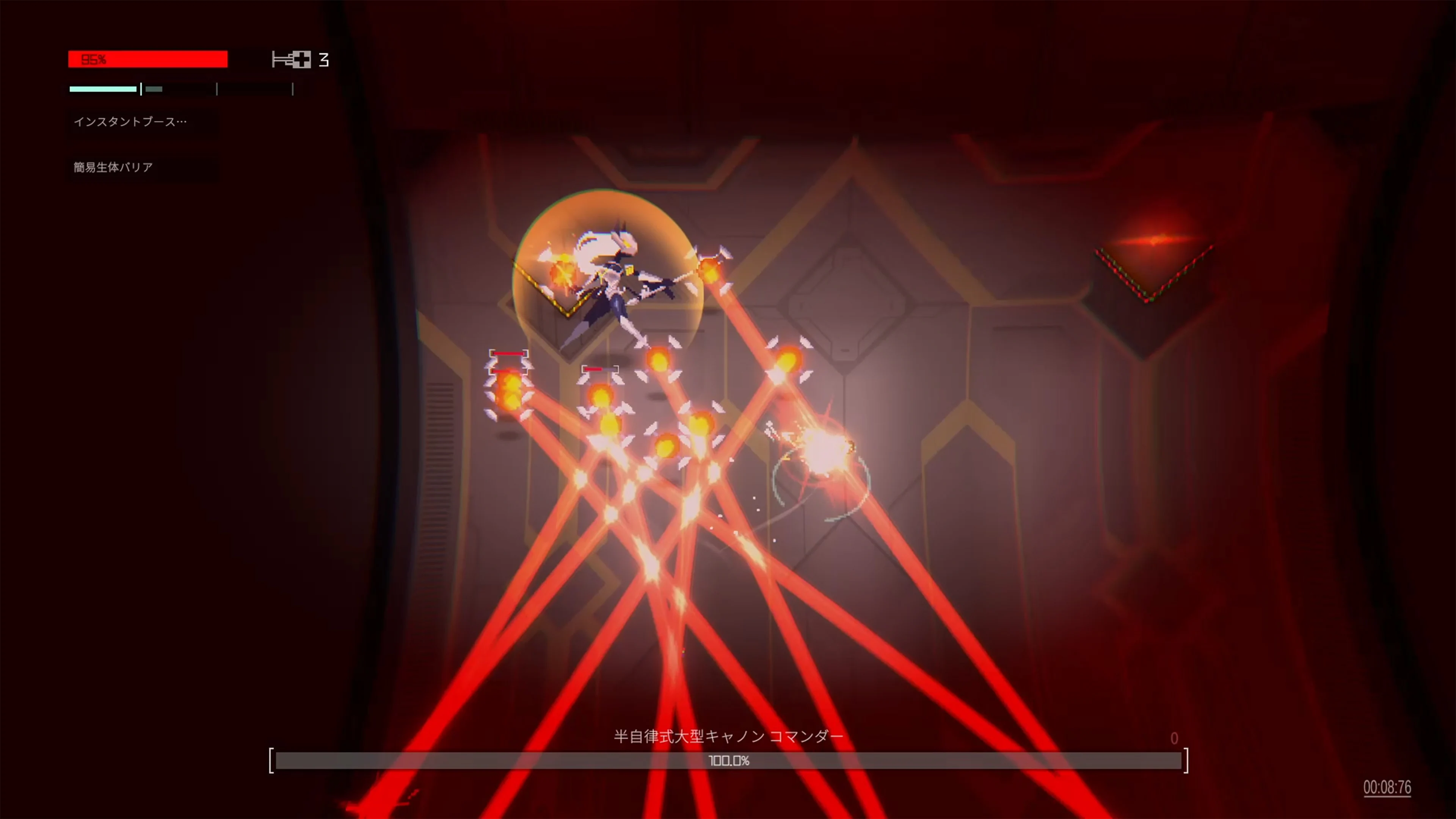
Task: Click the 100.0% boss health label
Action: 729,760
